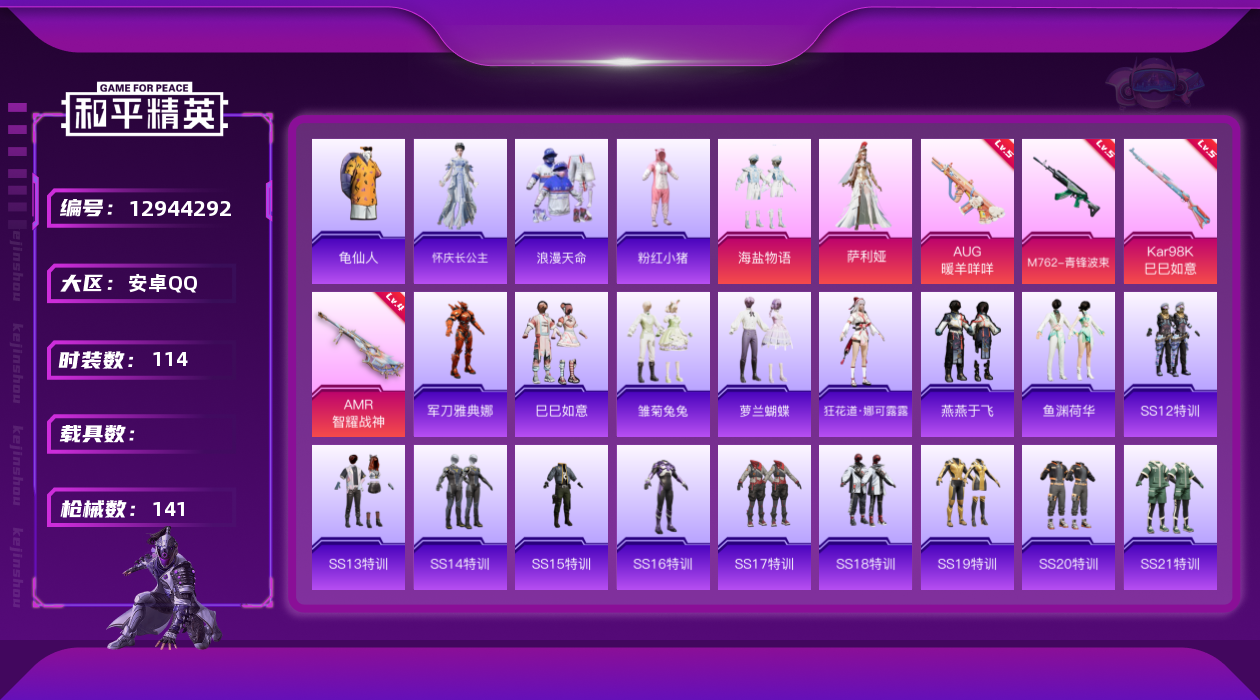Viewport: 1260px width, 700px height.
Task: Choose the 浪漫天命 outfit tile
Action: click(x=561, y=210)
